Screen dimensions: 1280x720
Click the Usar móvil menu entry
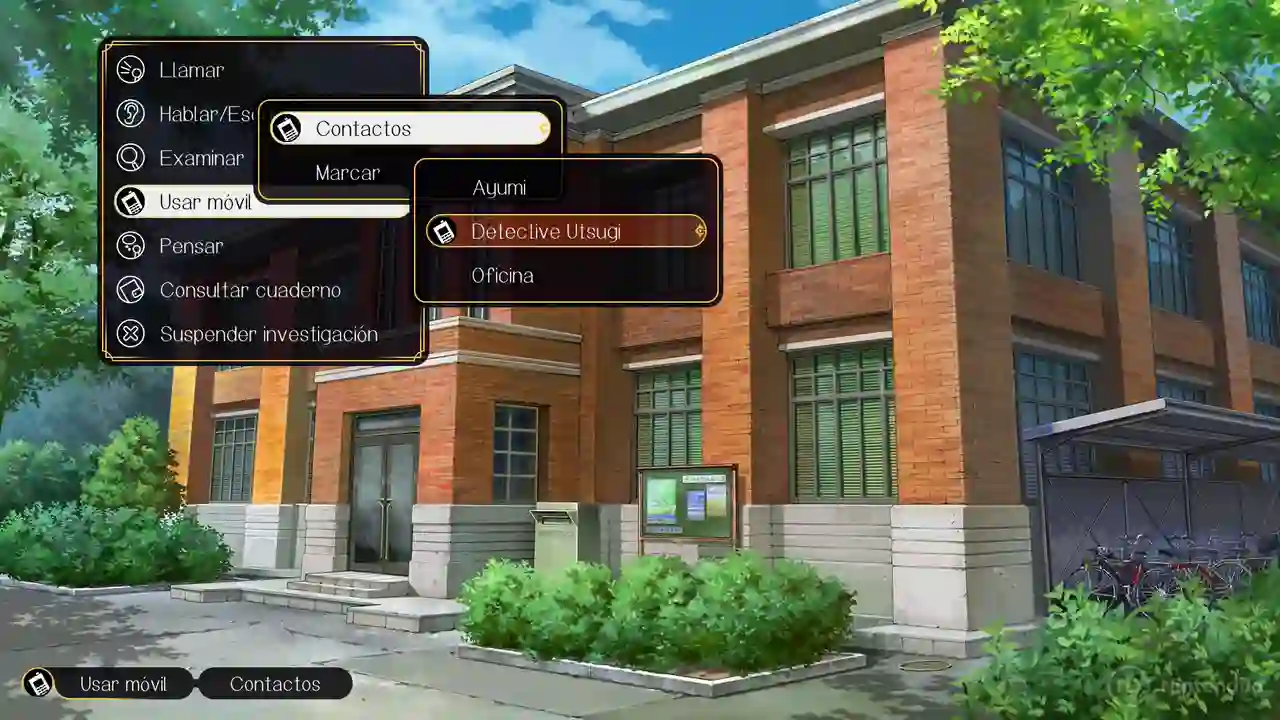[205, 202]
